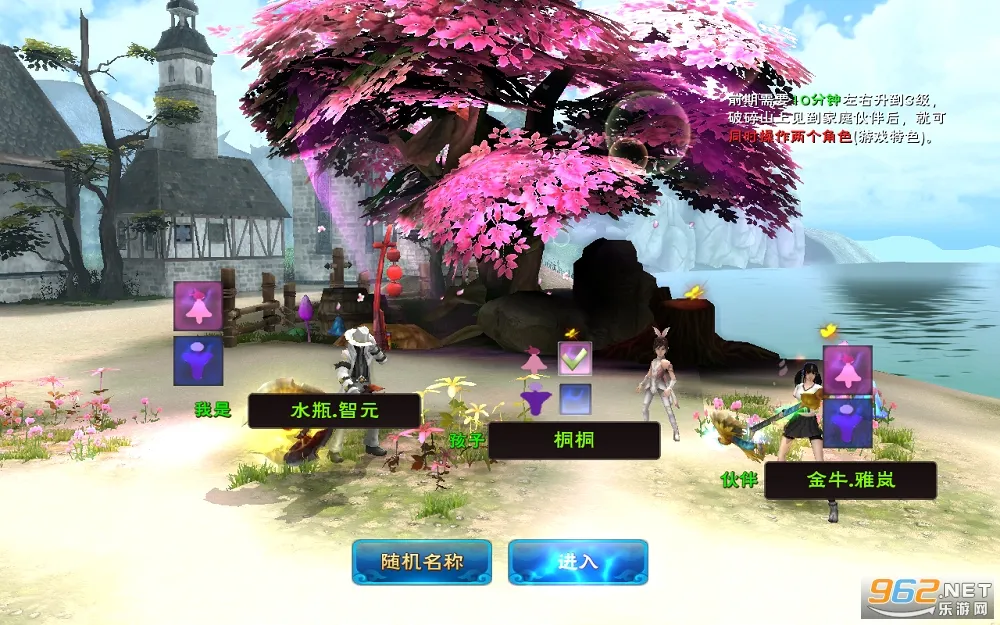The height and width of the screenshot is (625, 1000).
Task: Edit my character name field 水瓶.智元
Action: coord(334,410)
